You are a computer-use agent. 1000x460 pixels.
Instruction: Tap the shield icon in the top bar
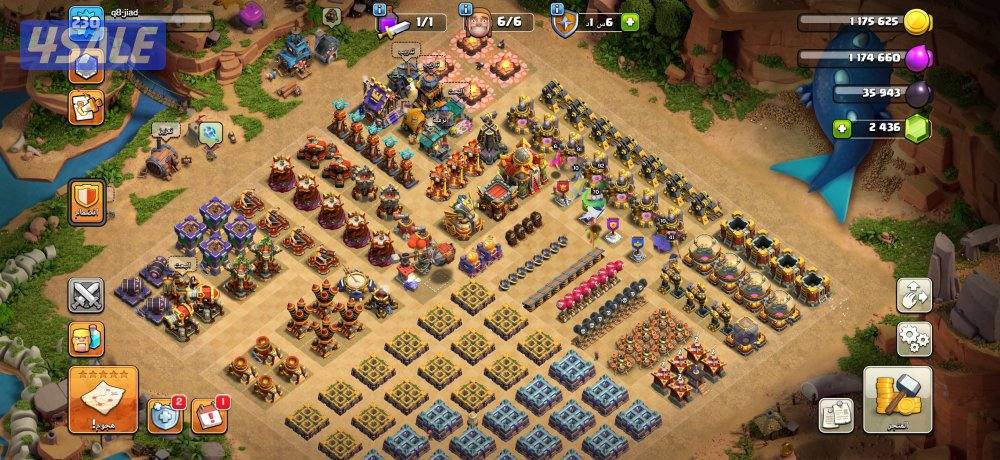point(566,22)
